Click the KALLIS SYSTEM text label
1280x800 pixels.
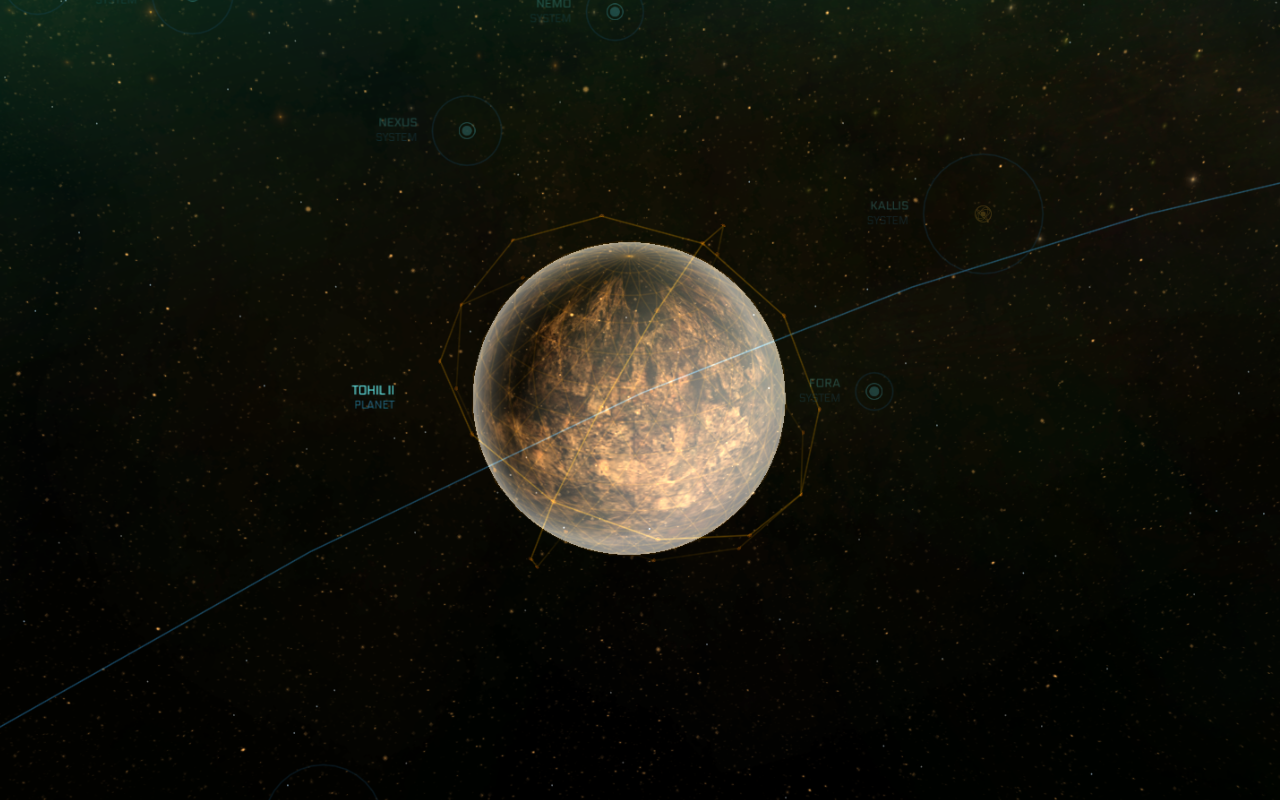[888, 212]
